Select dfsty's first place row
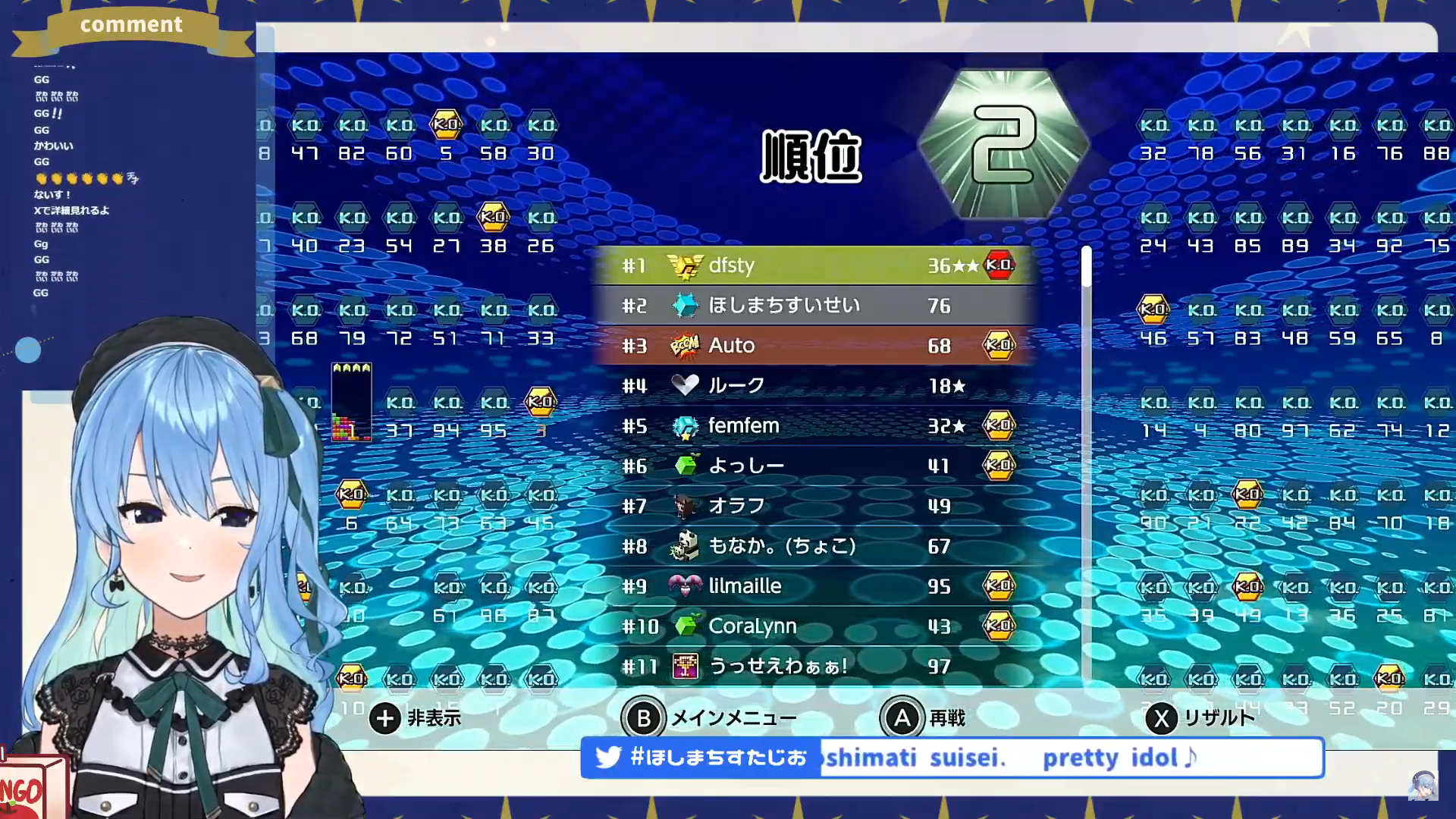 click(x=815, y=265)
